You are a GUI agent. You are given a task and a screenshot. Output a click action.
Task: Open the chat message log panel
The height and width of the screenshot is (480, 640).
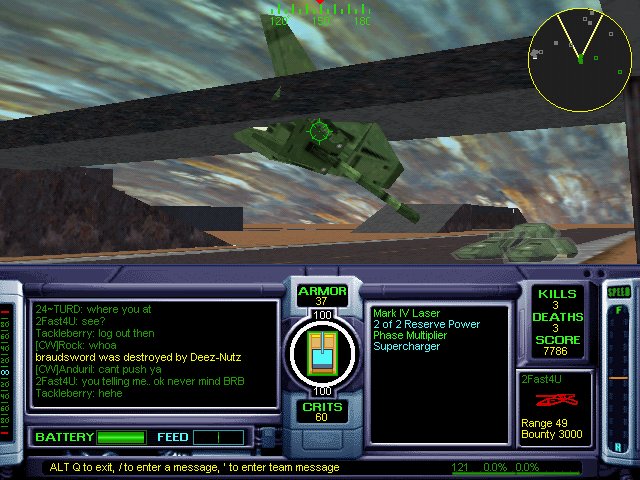(x=153, y=354)
